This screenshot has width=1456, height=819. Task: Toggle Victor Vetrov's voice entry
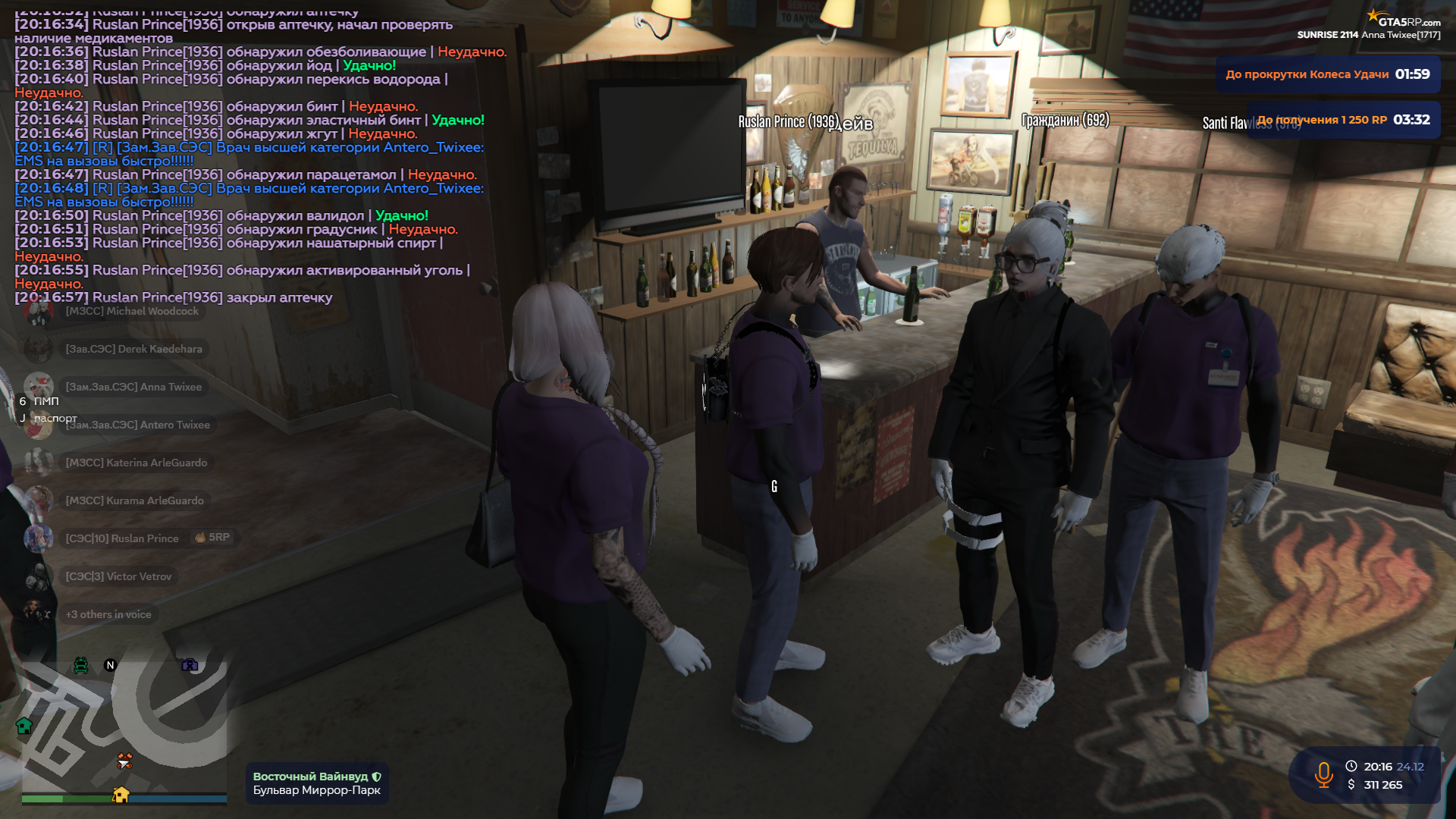point(120,576)
